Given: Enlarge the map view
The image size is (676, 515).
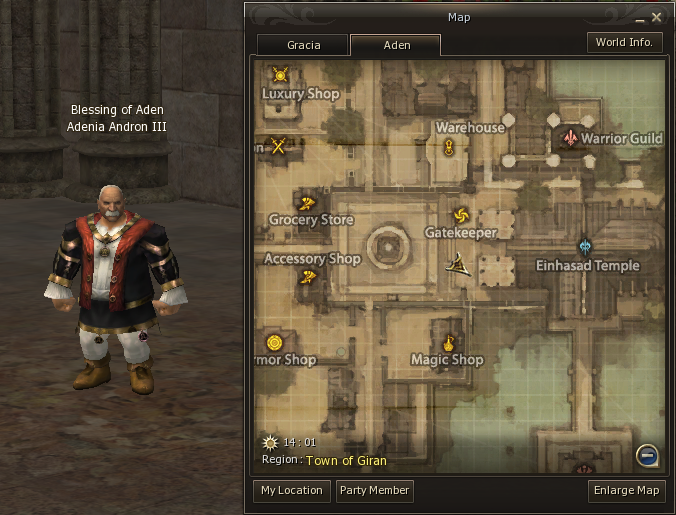Looking at the screenshot, I should (x=627, y=491).
